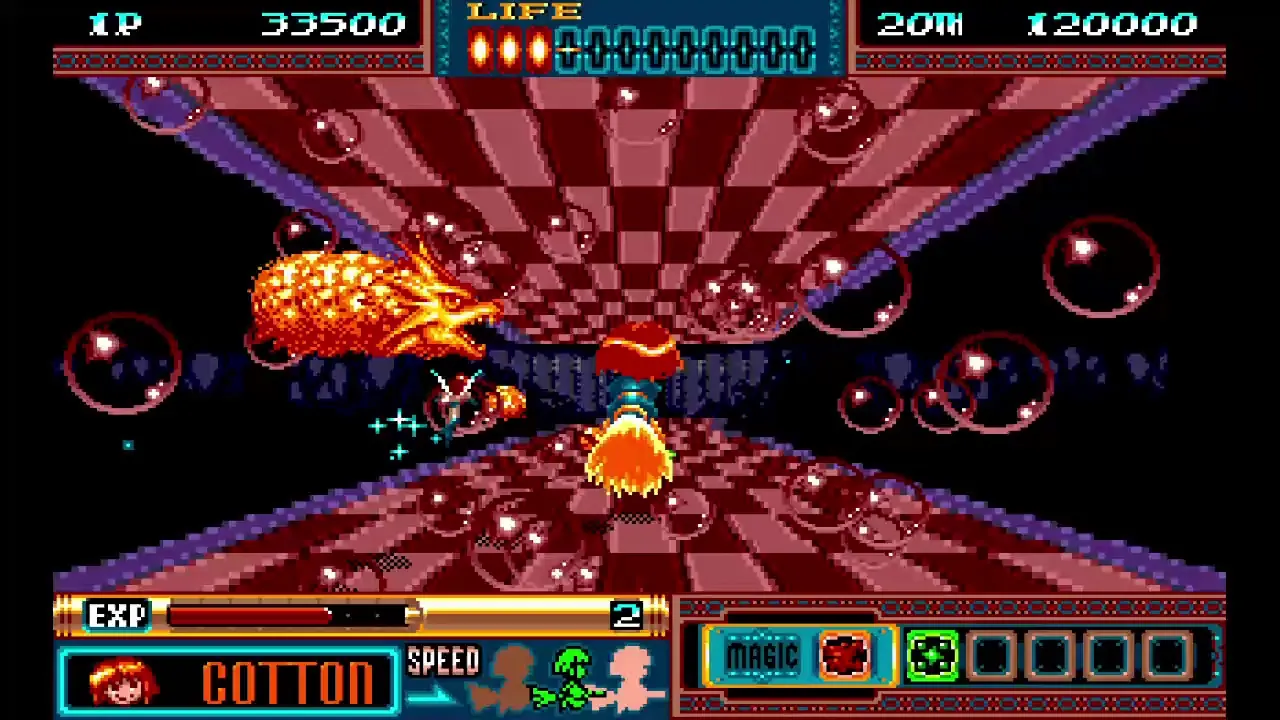Click the first red heart life icon
This screenshot has width=1280, height=720.
pos(478,45)
